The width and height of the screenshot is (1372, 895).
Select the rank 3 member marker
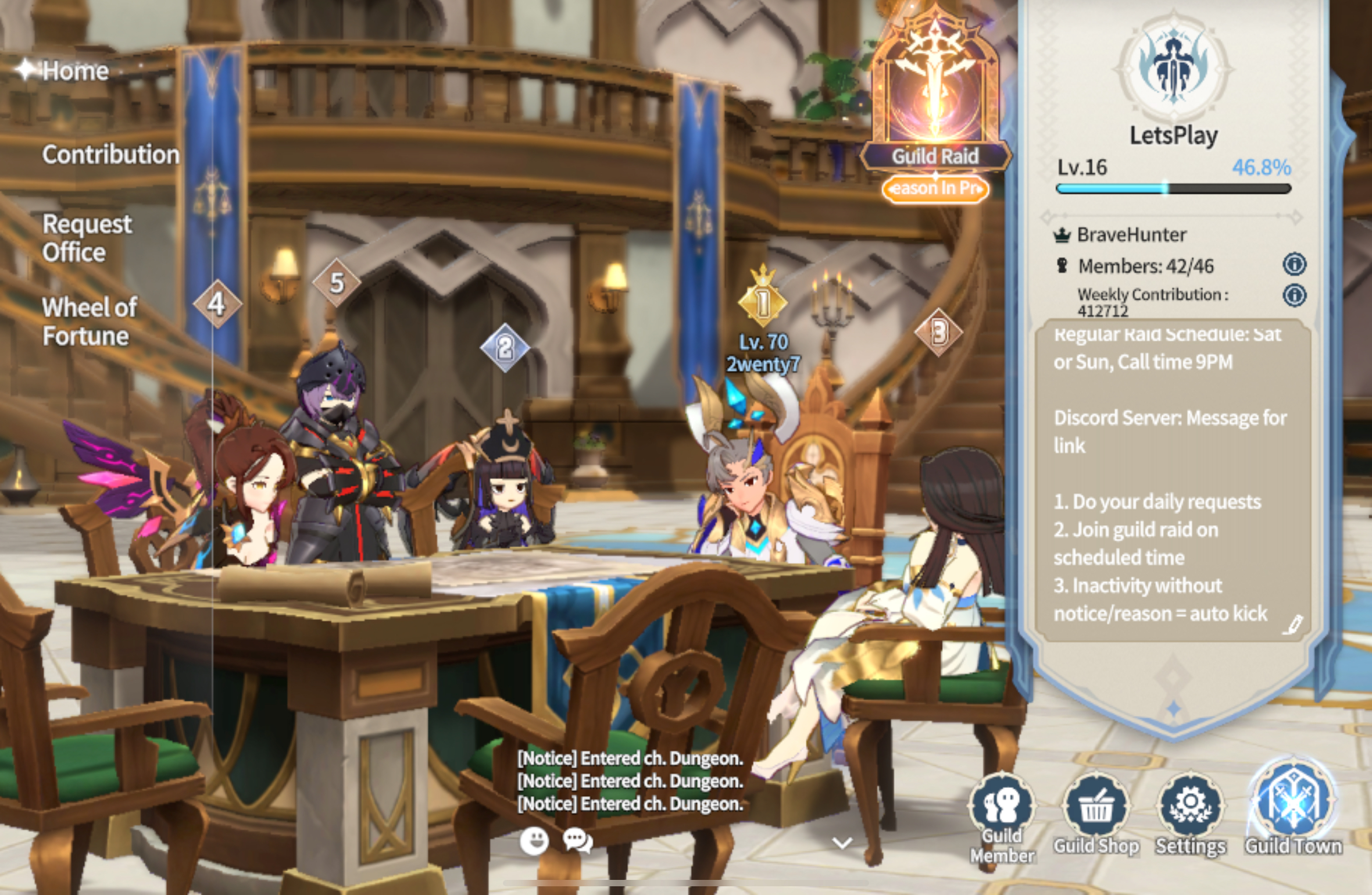(938, 333)
